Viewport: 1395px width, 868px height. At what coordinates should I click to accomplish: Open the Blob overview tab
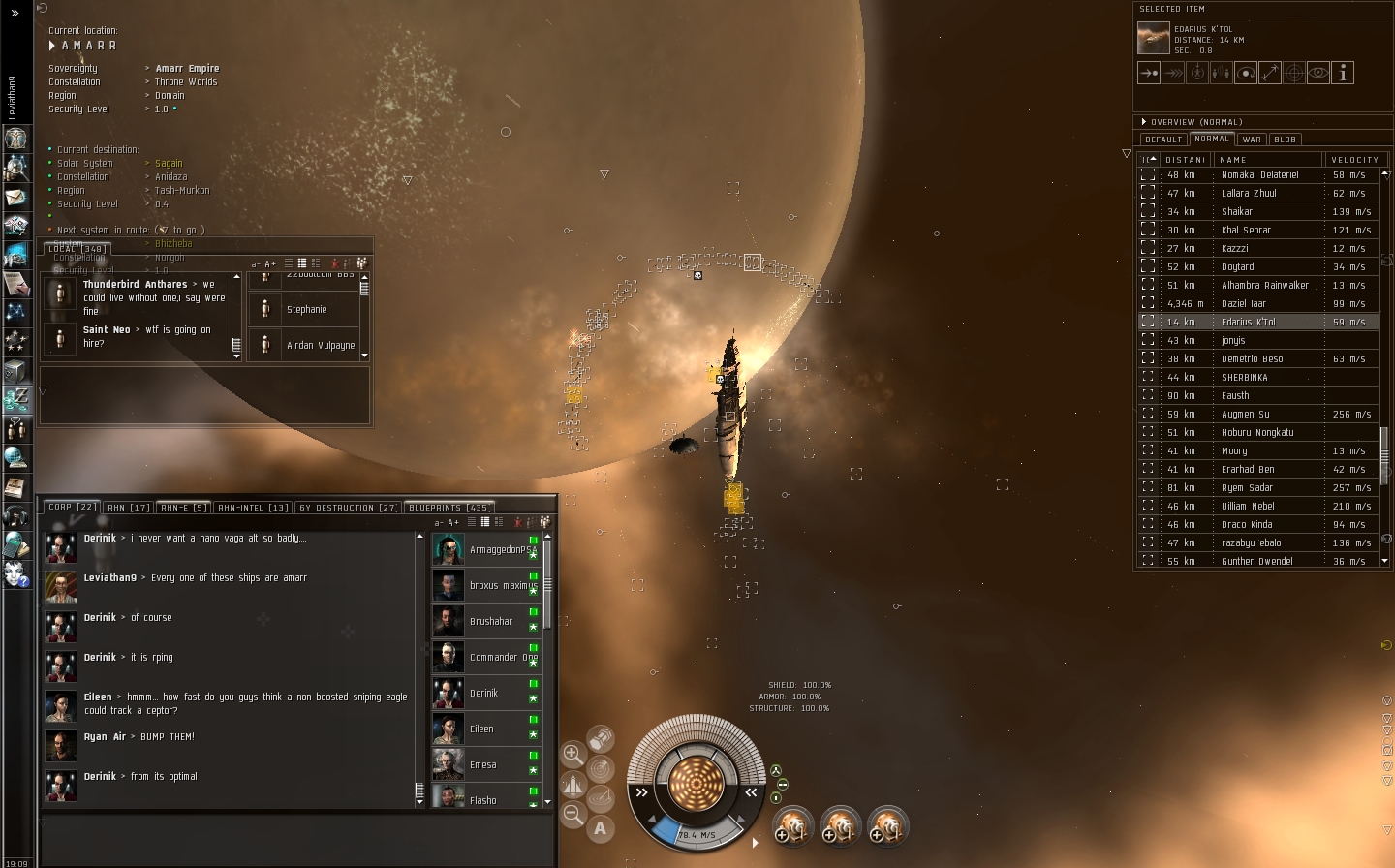pos(1286,139)
